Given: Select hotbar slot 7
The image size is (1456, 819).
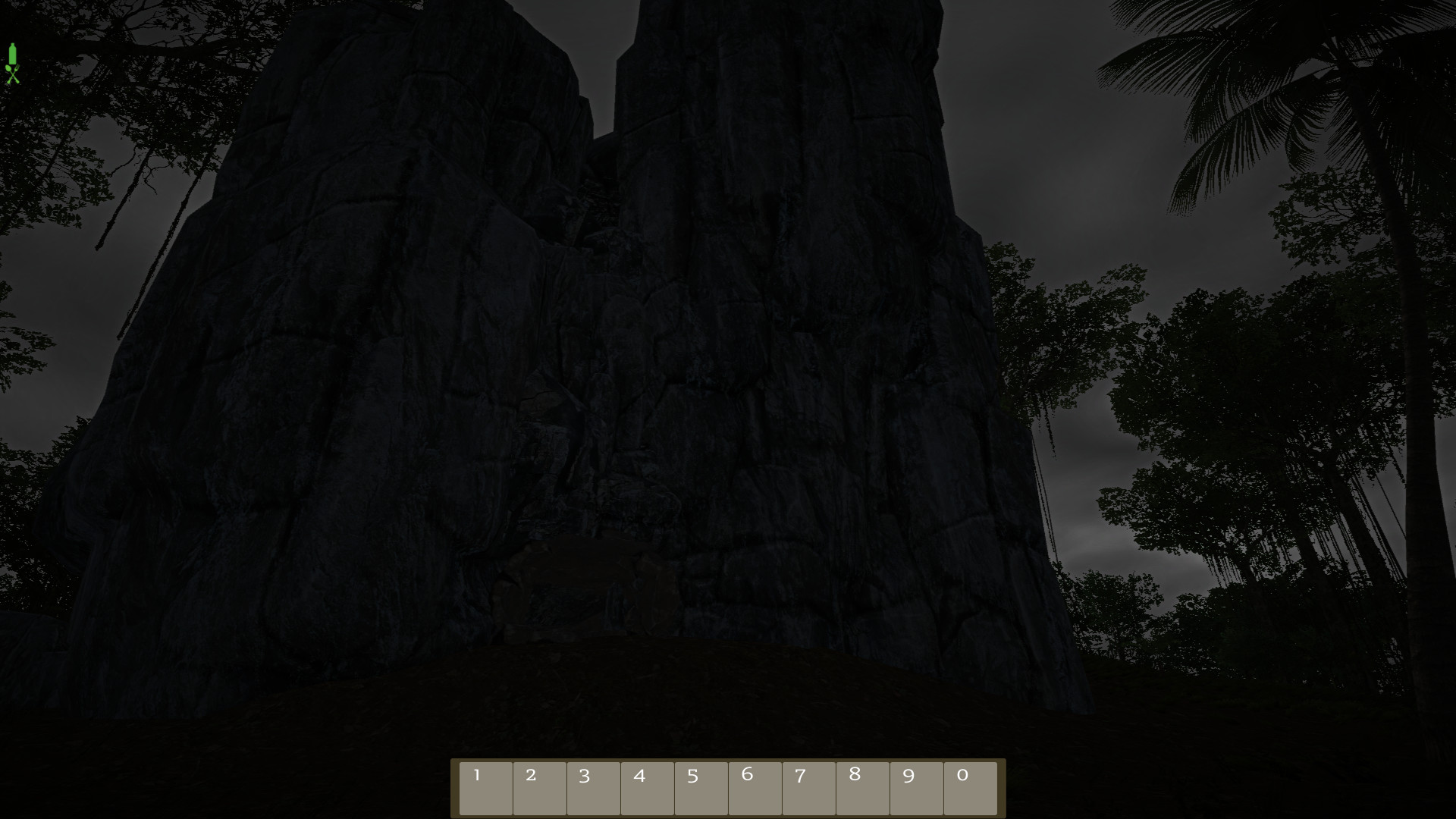Looking at the screenshot, I should (808, 788).
